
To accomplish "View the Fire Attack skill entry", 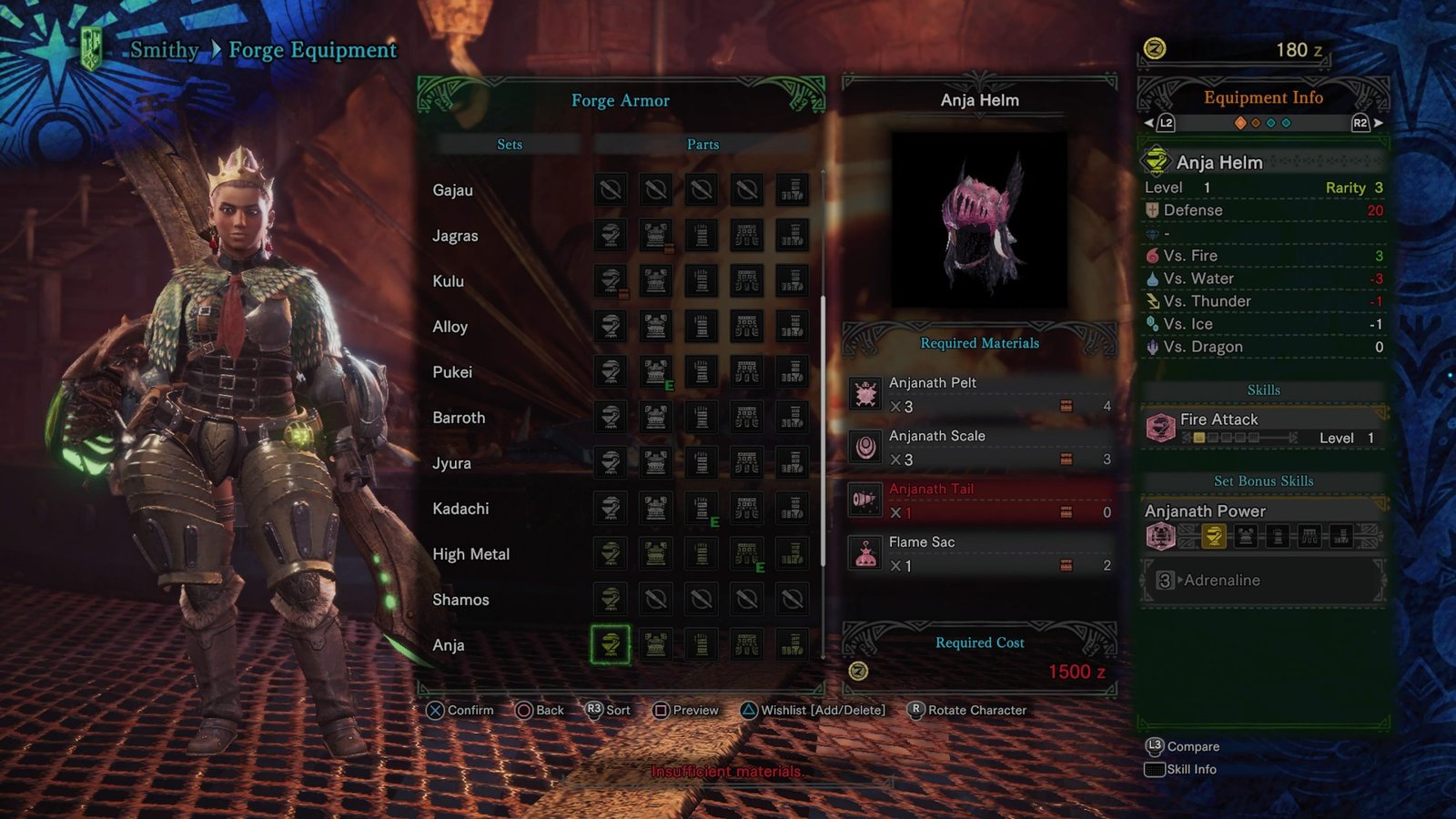I will 1263,428.
